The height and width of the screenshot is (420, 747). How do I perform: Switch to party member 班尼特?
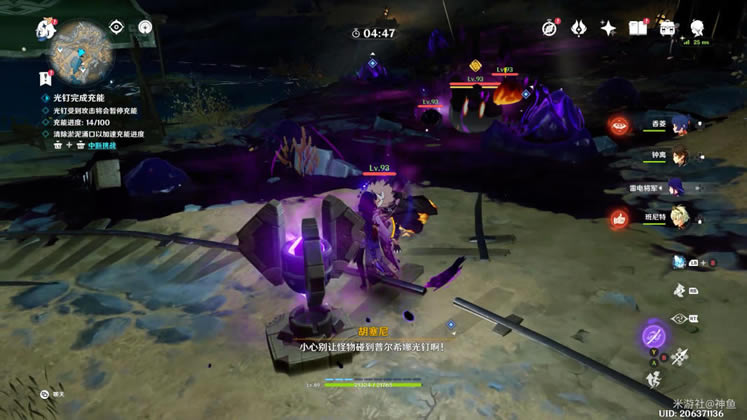pos(684,217)
